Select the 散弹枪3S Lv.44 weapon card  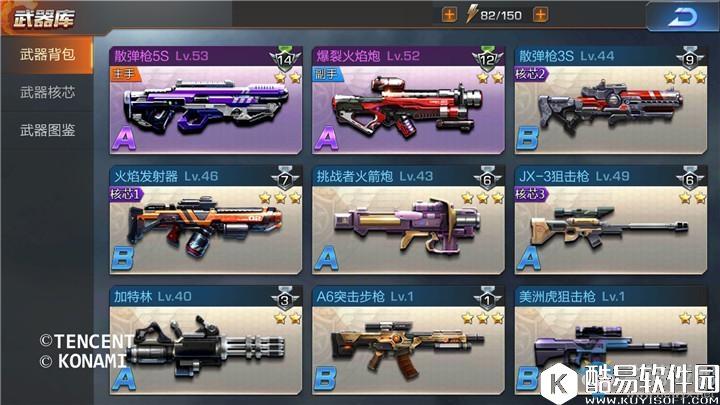610,100
